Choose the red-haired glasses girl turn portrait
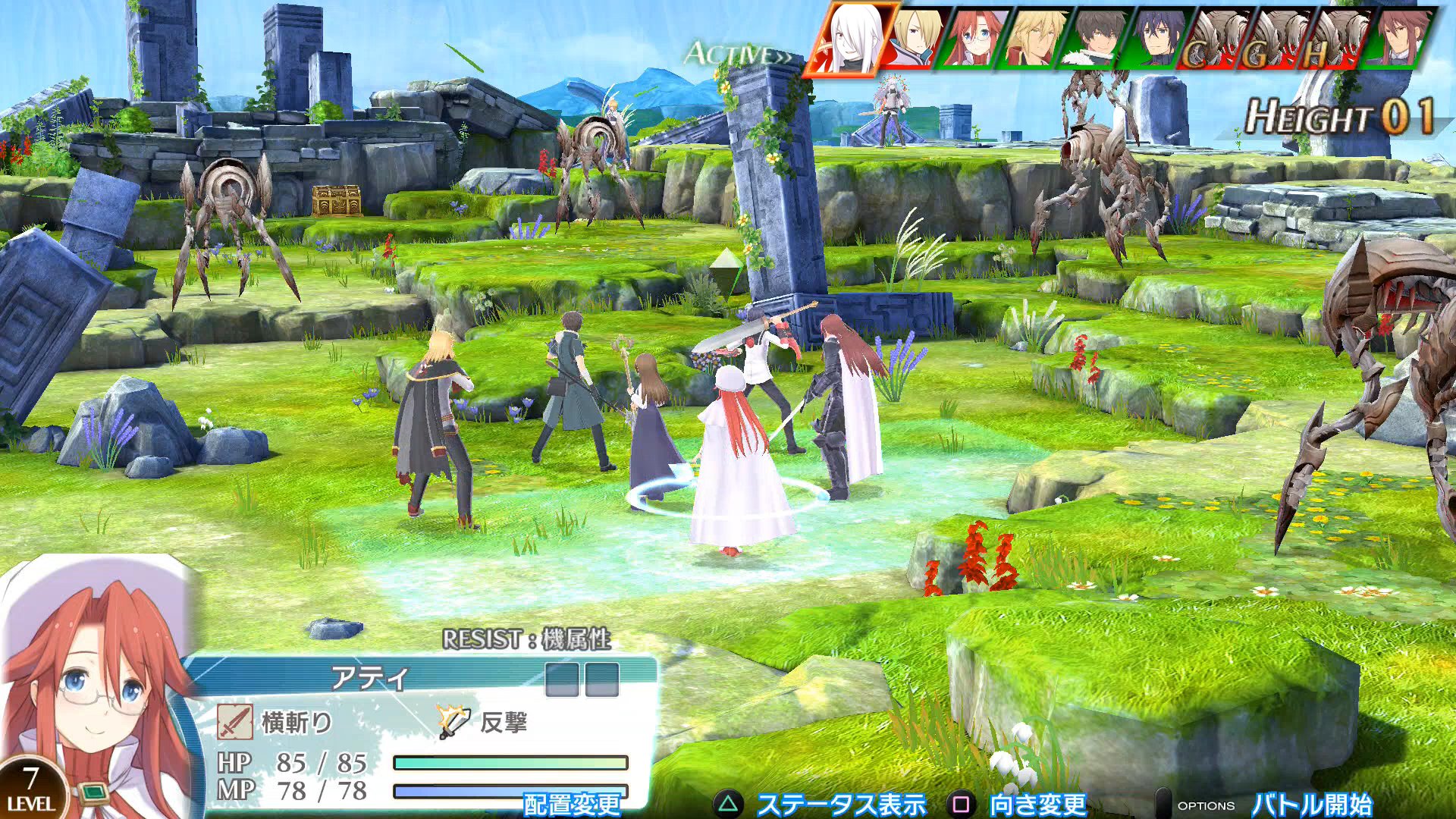This screenshot has width=1456, height=819. click(x=974, y=38)
